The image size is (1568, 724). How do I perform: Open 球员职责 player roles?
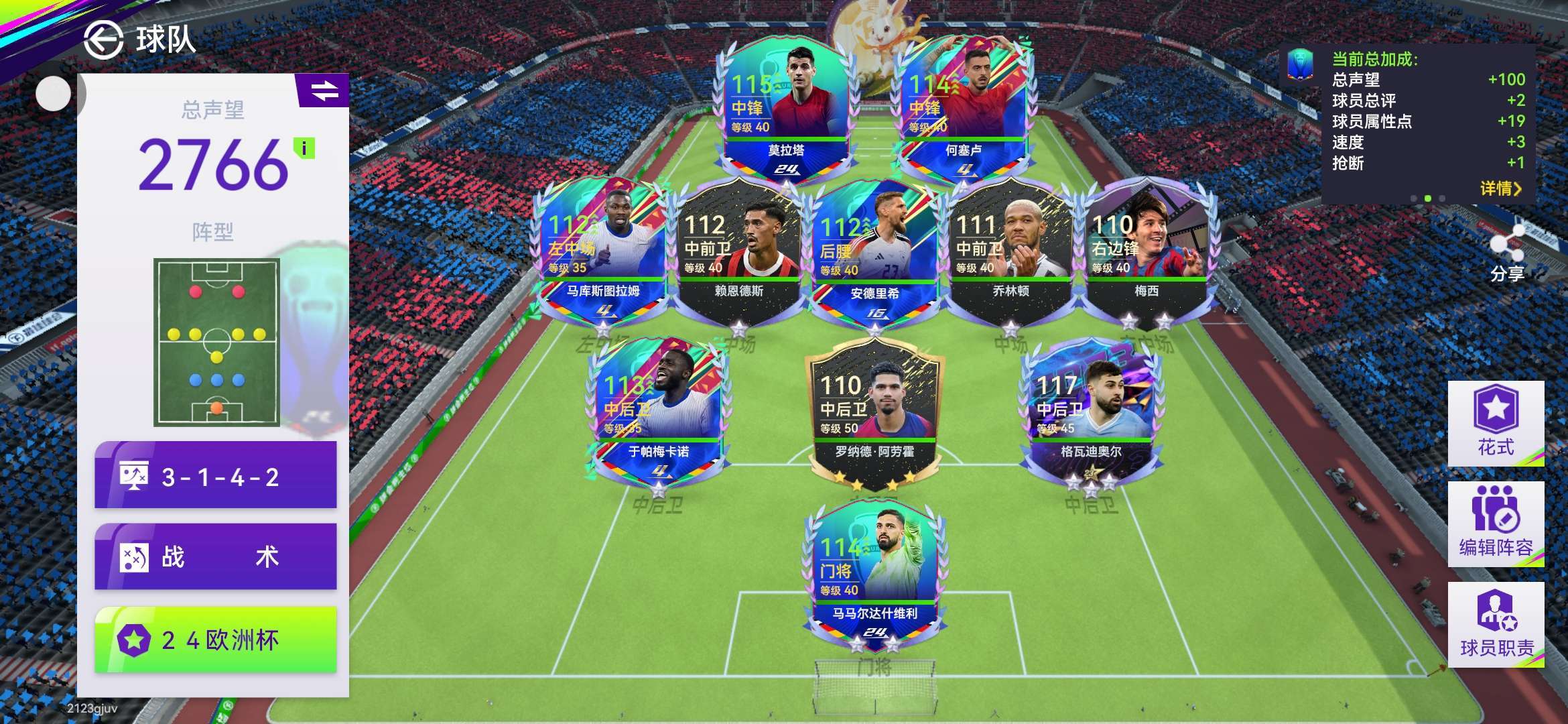pos(1496,625)
